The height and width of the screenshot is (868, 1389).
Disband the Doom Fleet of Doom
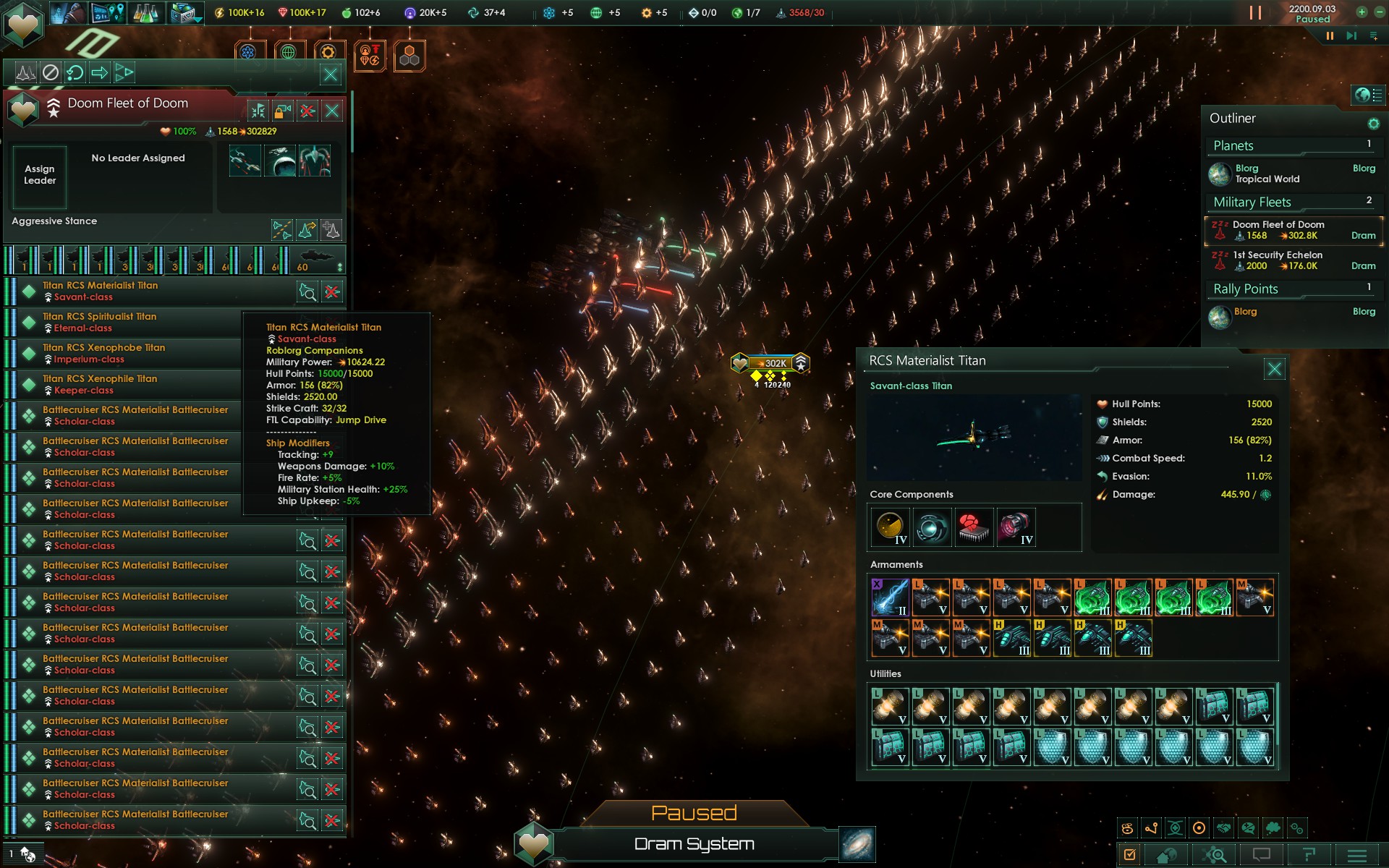[x=307, y=111]
